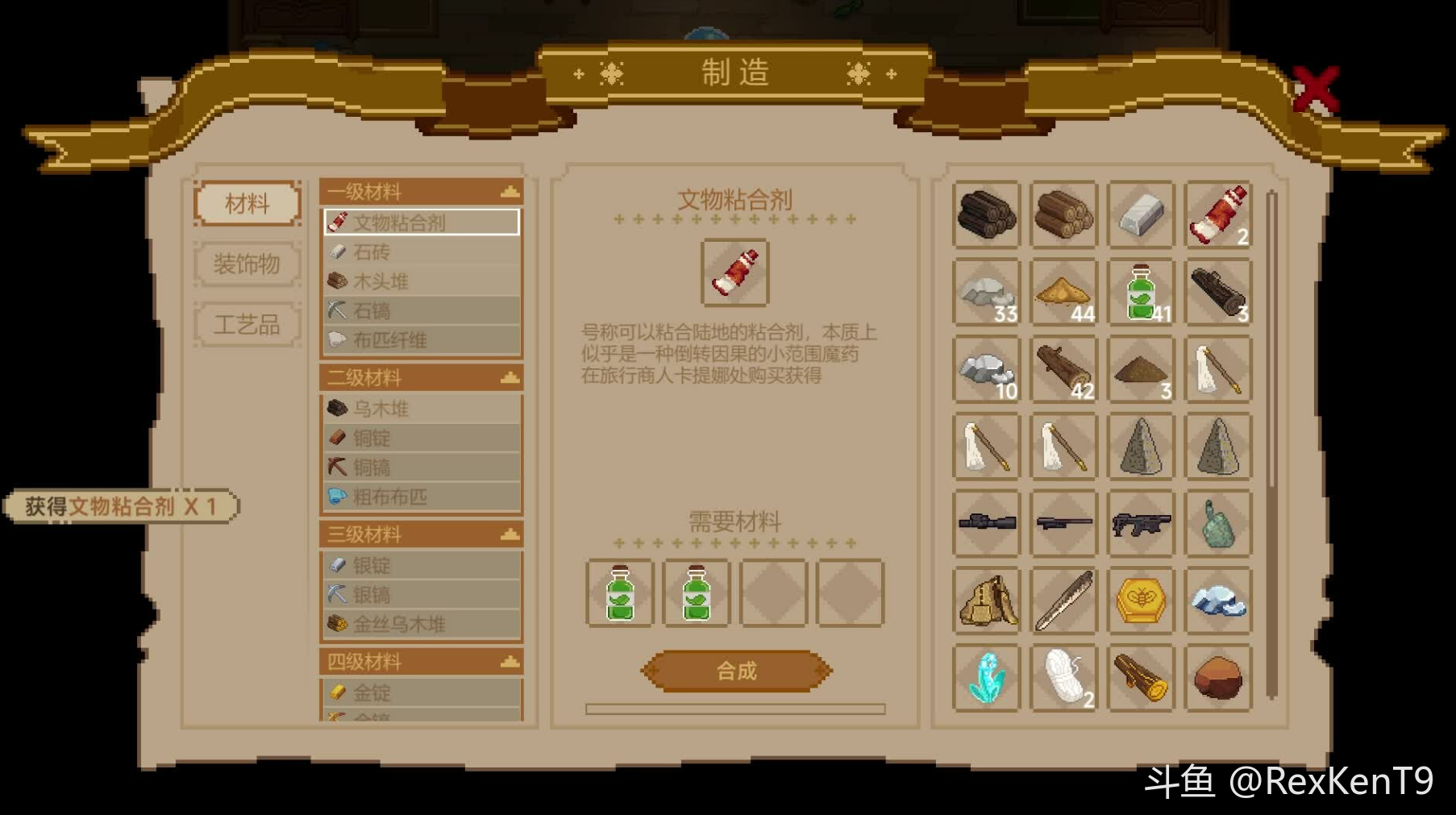The height and width of the screenshot is (815, 1456).
Task: Click the green potion stack of 41
Action: click(1141, 293)
